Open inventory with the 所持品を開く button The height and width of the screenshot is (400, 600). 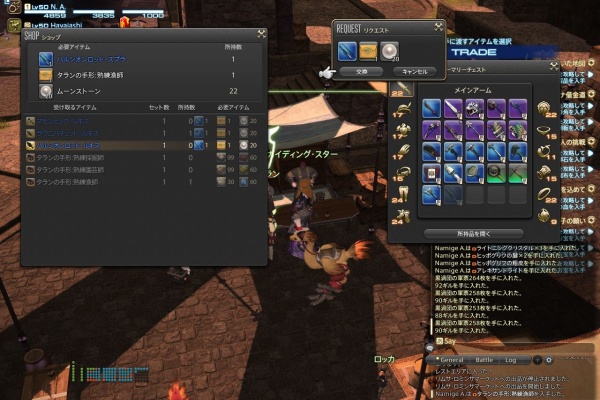[459, 233]
